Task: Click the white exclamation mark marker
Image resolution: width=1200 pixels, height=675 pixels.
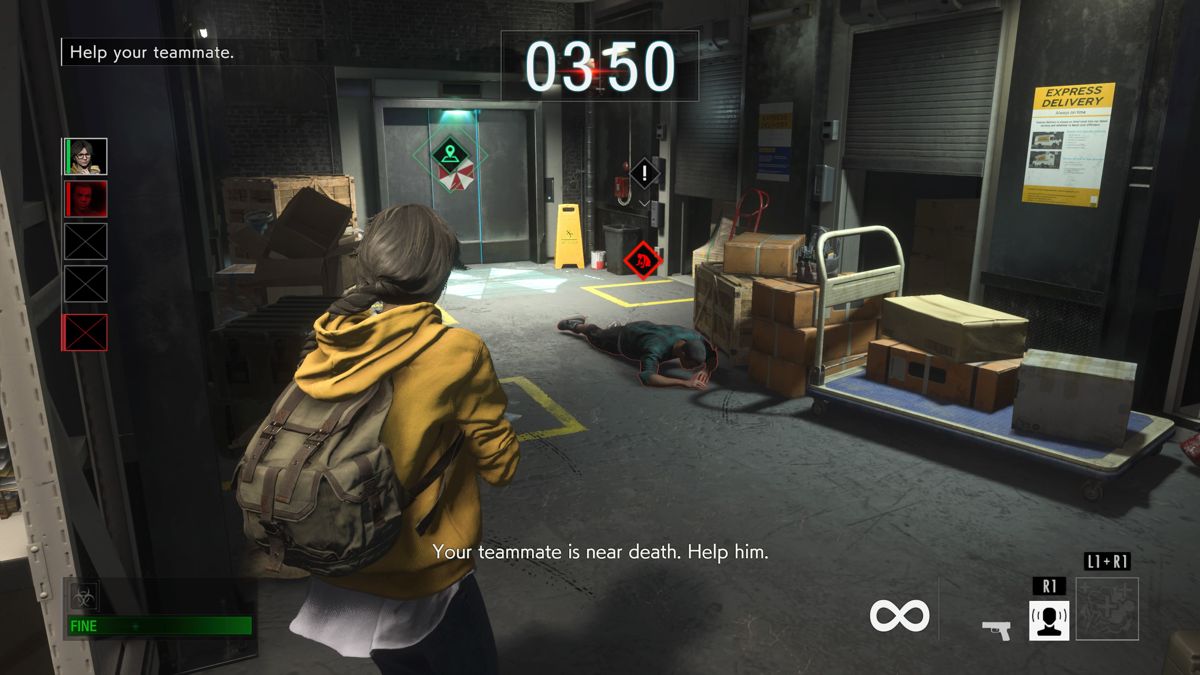Action: [645, 174]
